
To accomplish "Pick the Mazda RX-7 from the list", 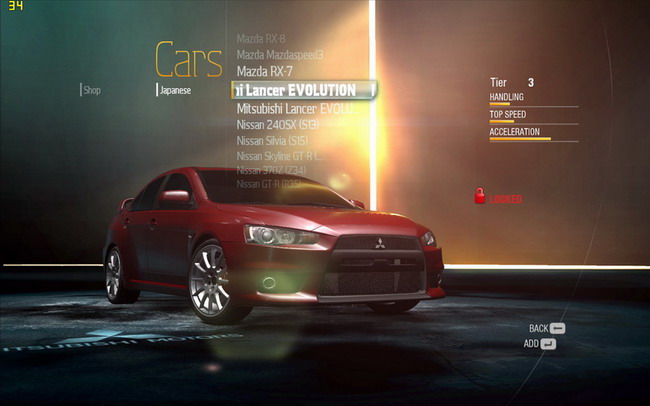I will pos(265,71).
